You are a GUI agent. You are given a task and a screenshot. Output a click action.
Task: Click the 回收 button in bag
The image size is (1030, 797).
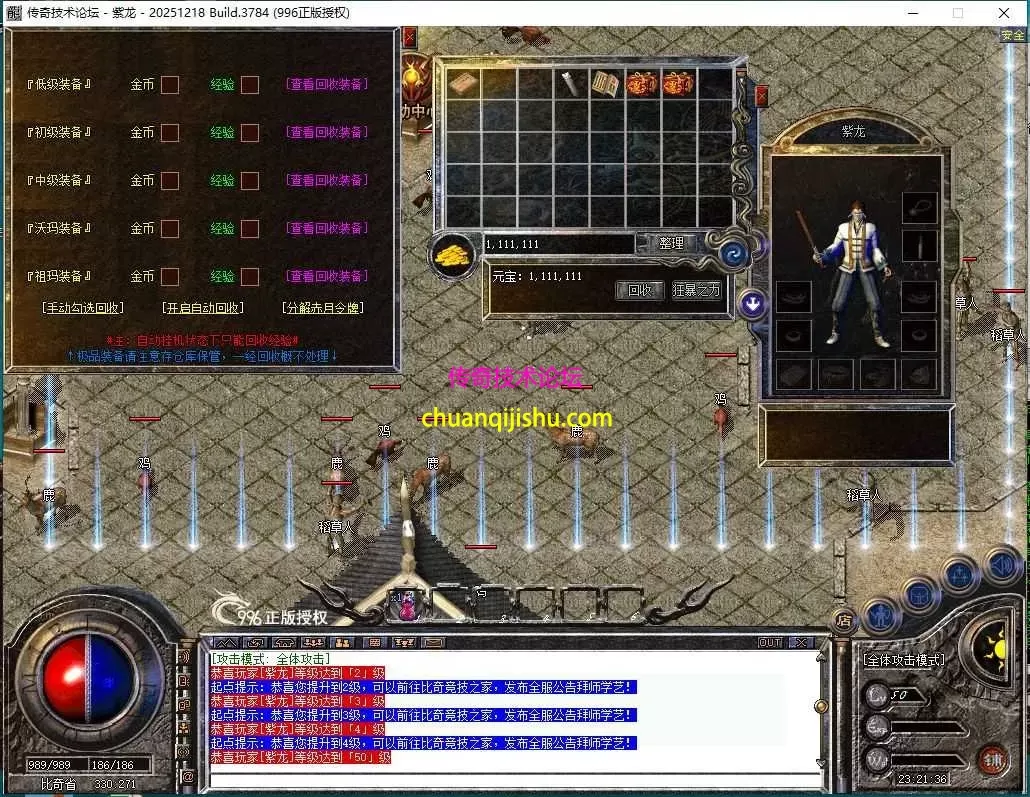point(639,290)
